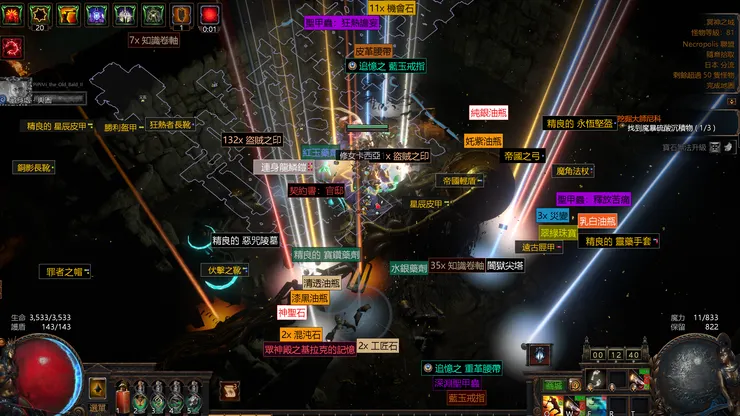Pick up 眾神殿之基拉克的記憶 label
The height and width of the screenshot is (416, 740).
310,350
